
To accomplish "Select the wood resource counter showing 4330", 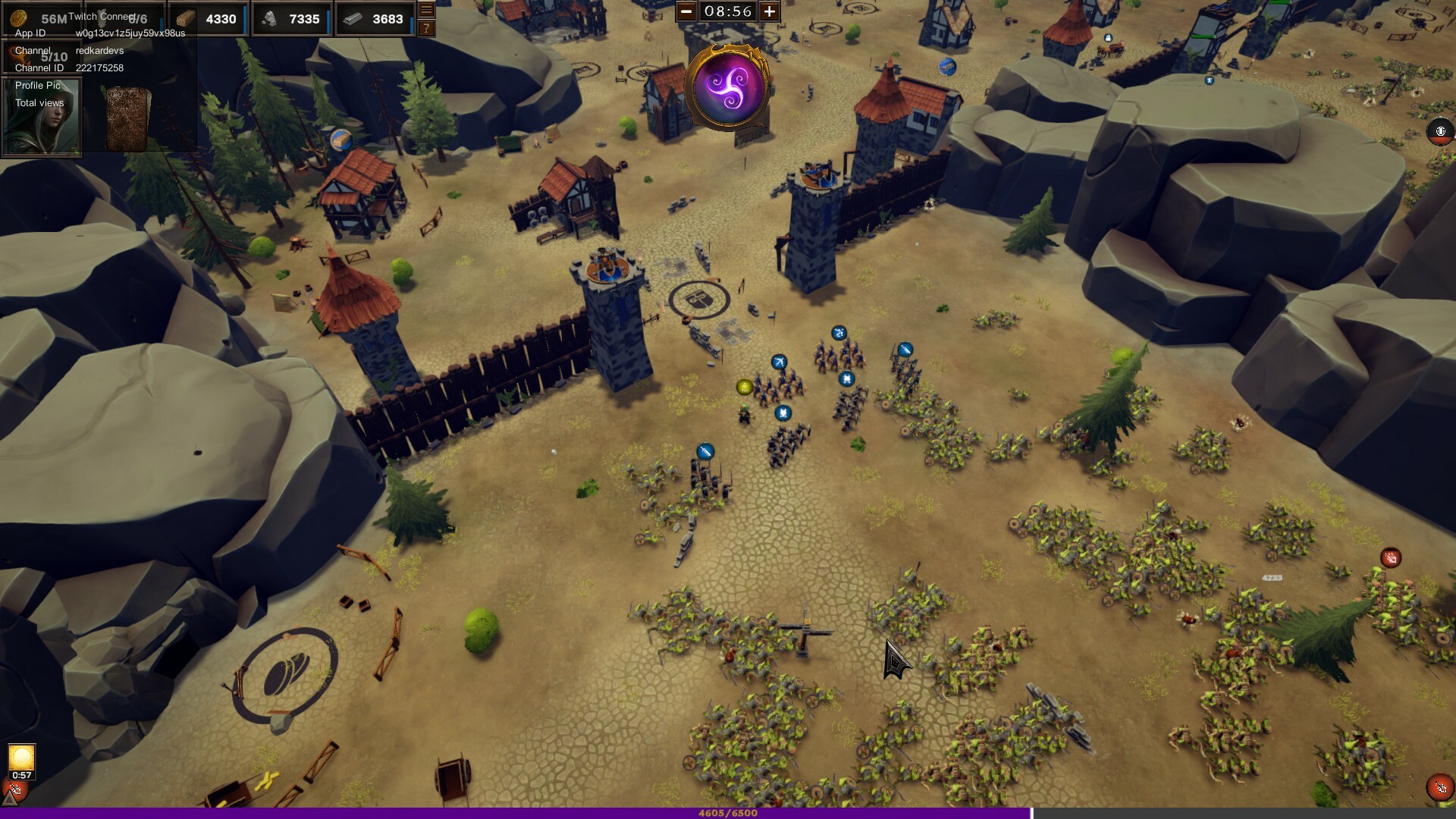I will [208, 19].
